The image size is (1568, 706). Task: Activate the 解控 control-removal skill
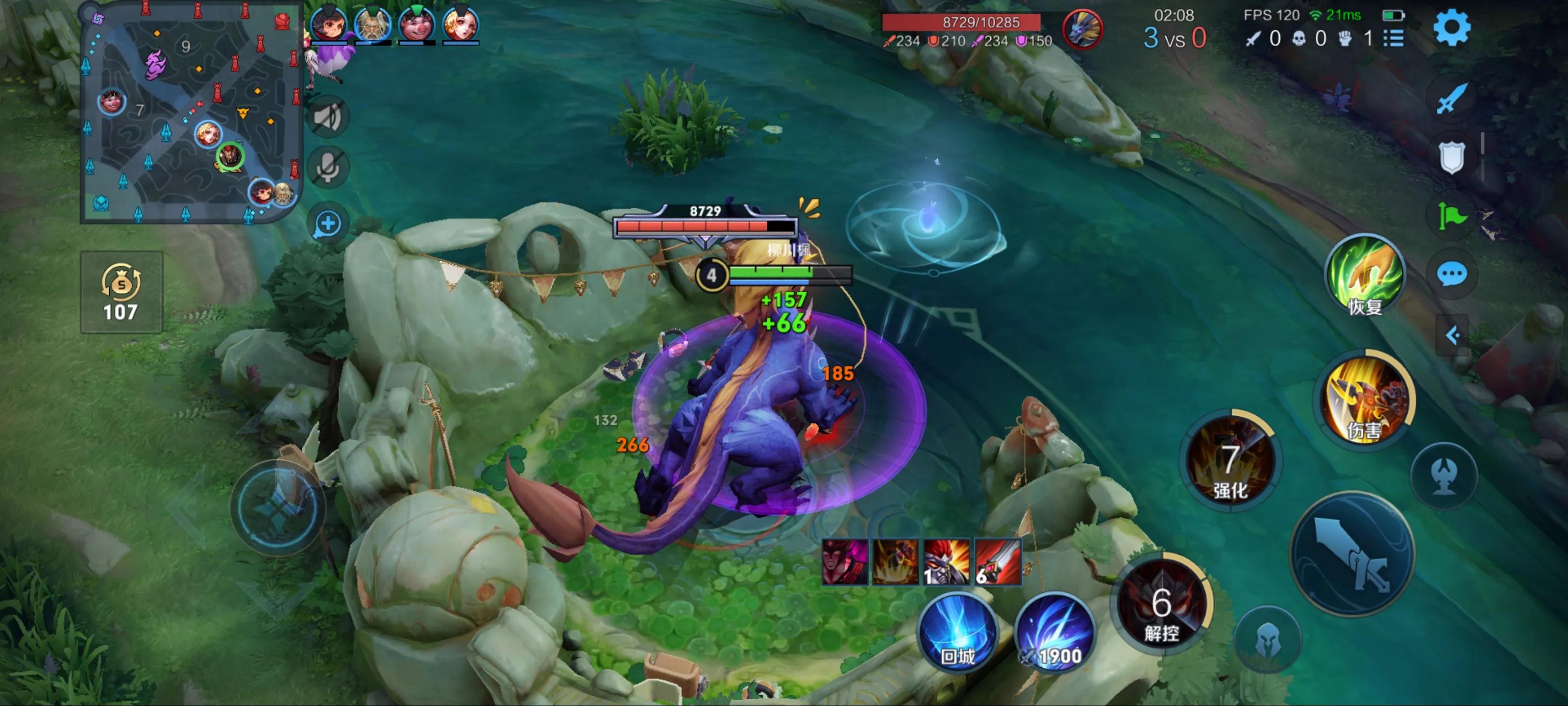pos(1161,605)
